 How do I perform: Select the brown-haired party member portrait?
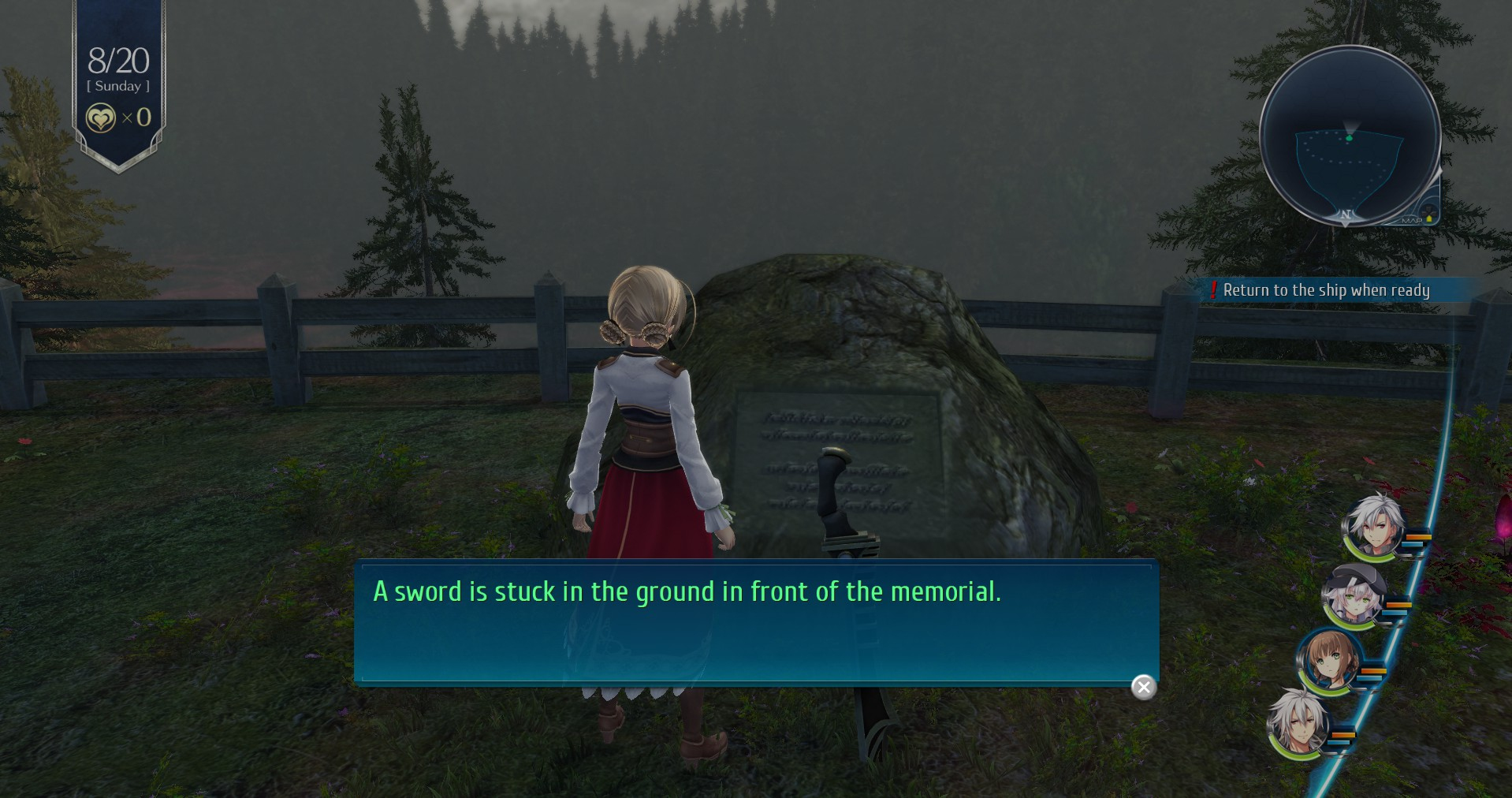tap(1329, 662)
